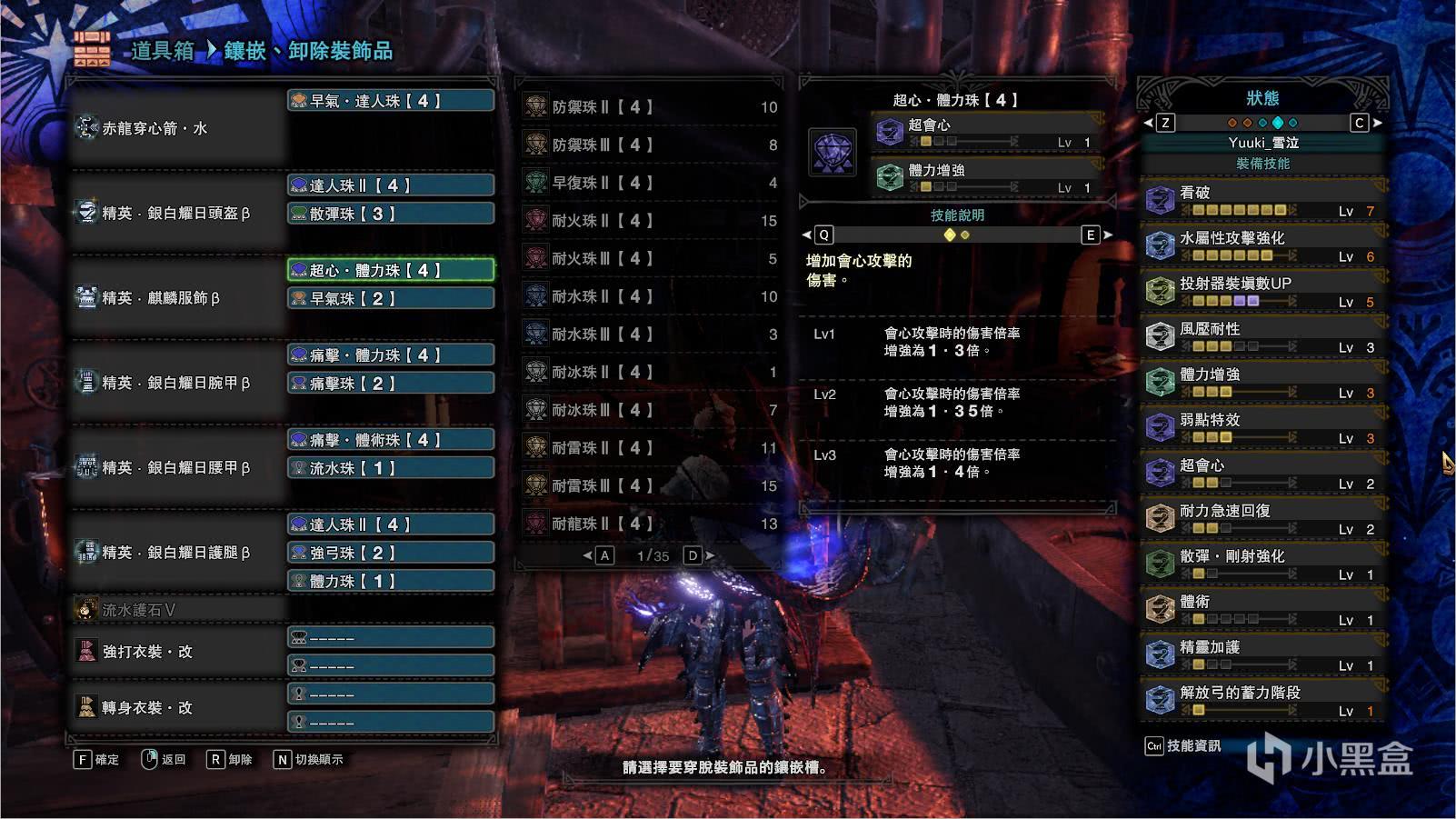The image size is (1456, 819).
Task: Select the 流水珠【1】 slot
Action: click(x=391, y=468)
